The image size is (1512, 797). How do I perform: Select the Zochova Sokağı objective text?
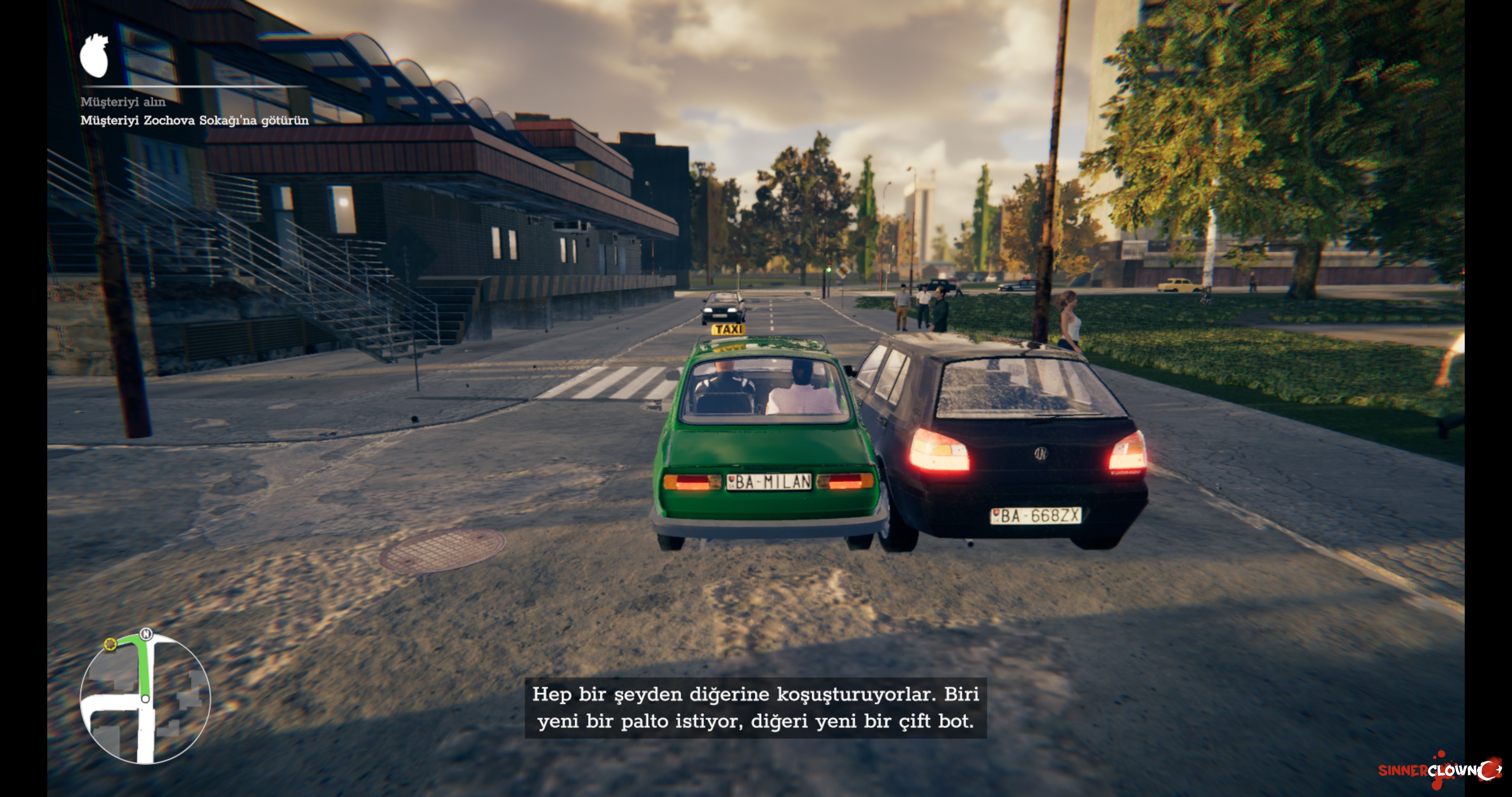coord(194,120)
